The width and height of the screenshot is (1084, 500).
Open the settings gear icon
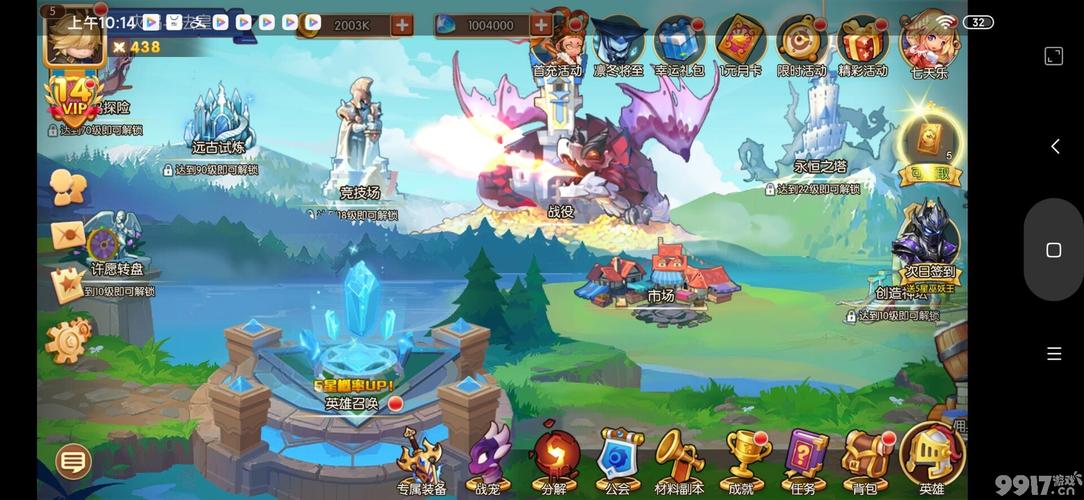(67, 340)
